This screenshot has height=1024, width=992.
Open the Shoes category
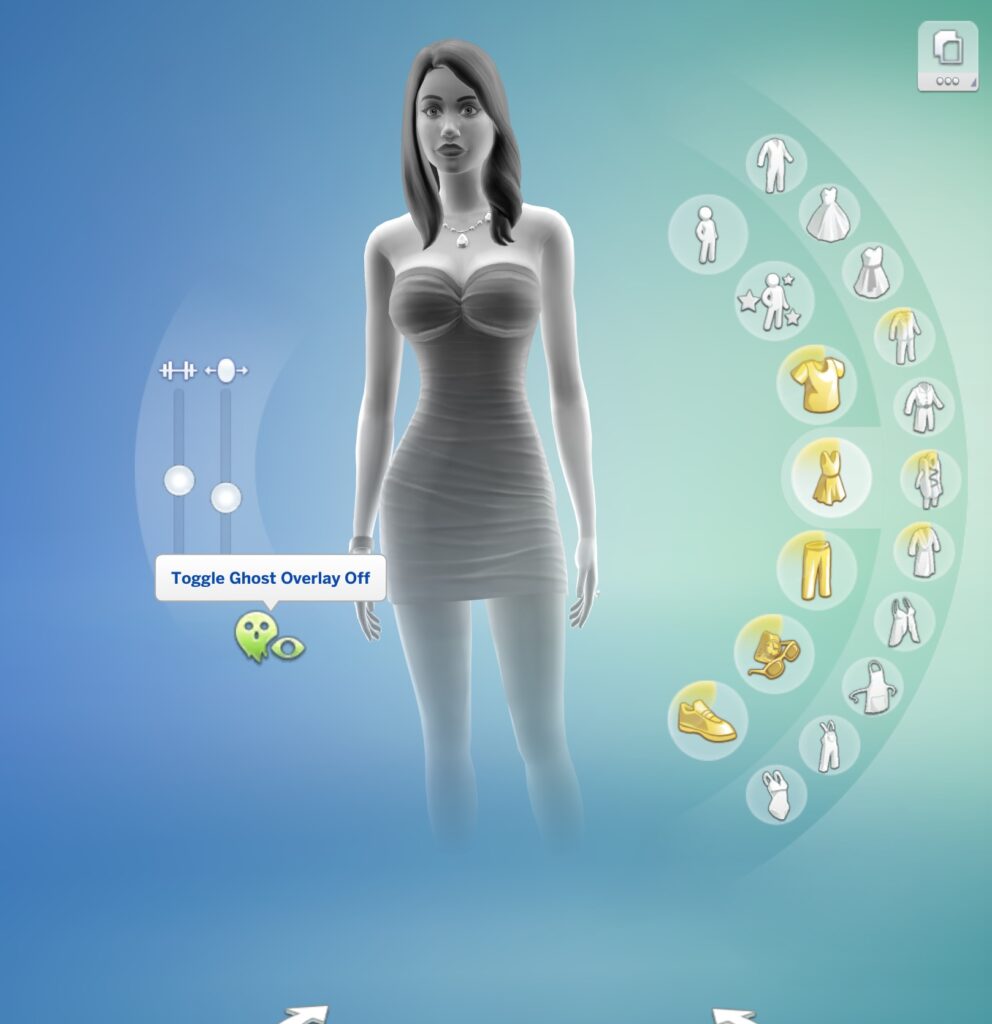pos(707,720)
